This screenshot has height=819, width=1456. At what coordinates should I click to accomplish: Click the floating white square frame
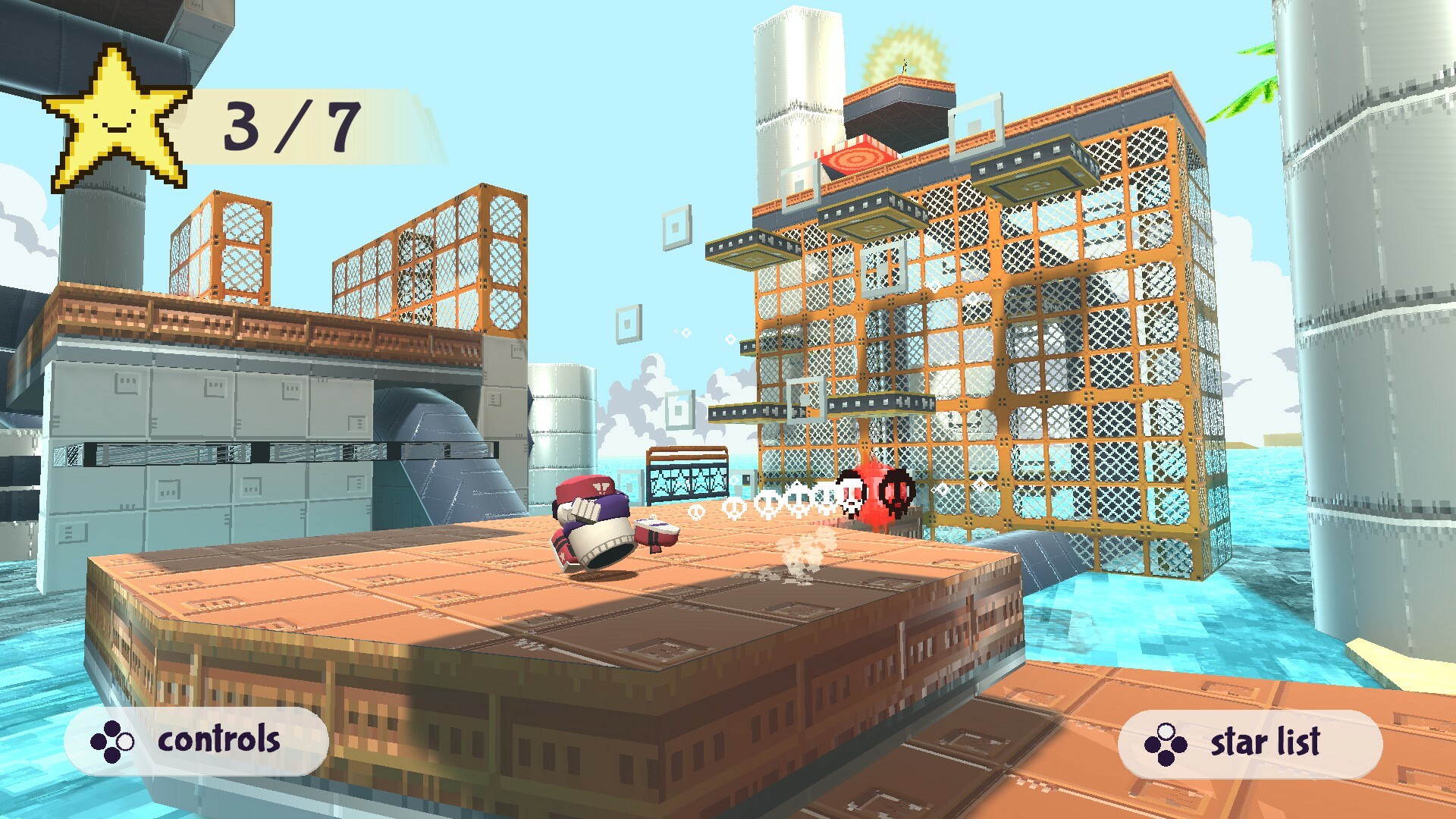click(676, 227)
